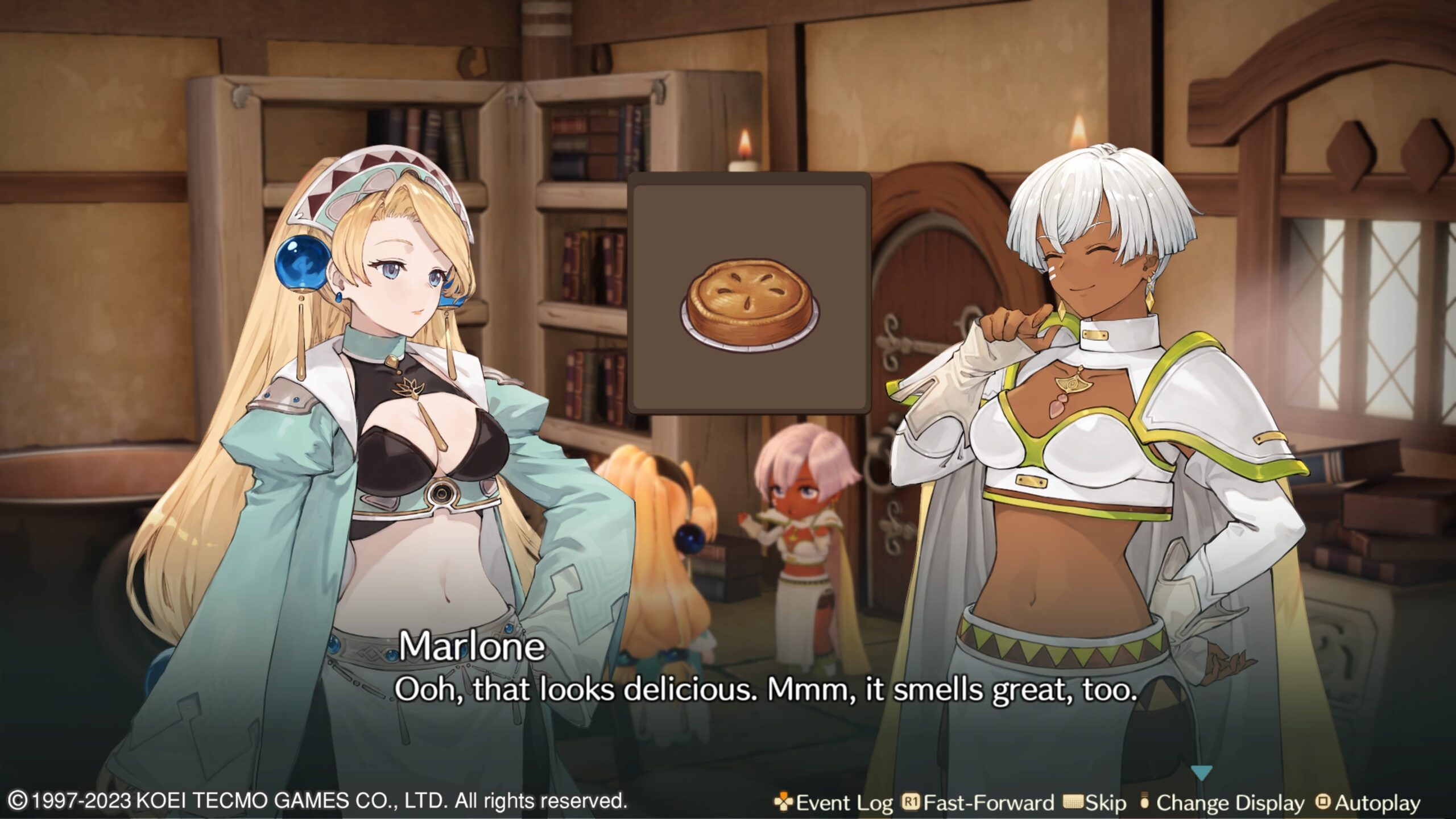
Task: Open the Event Log
Action: tap(834, 803)
